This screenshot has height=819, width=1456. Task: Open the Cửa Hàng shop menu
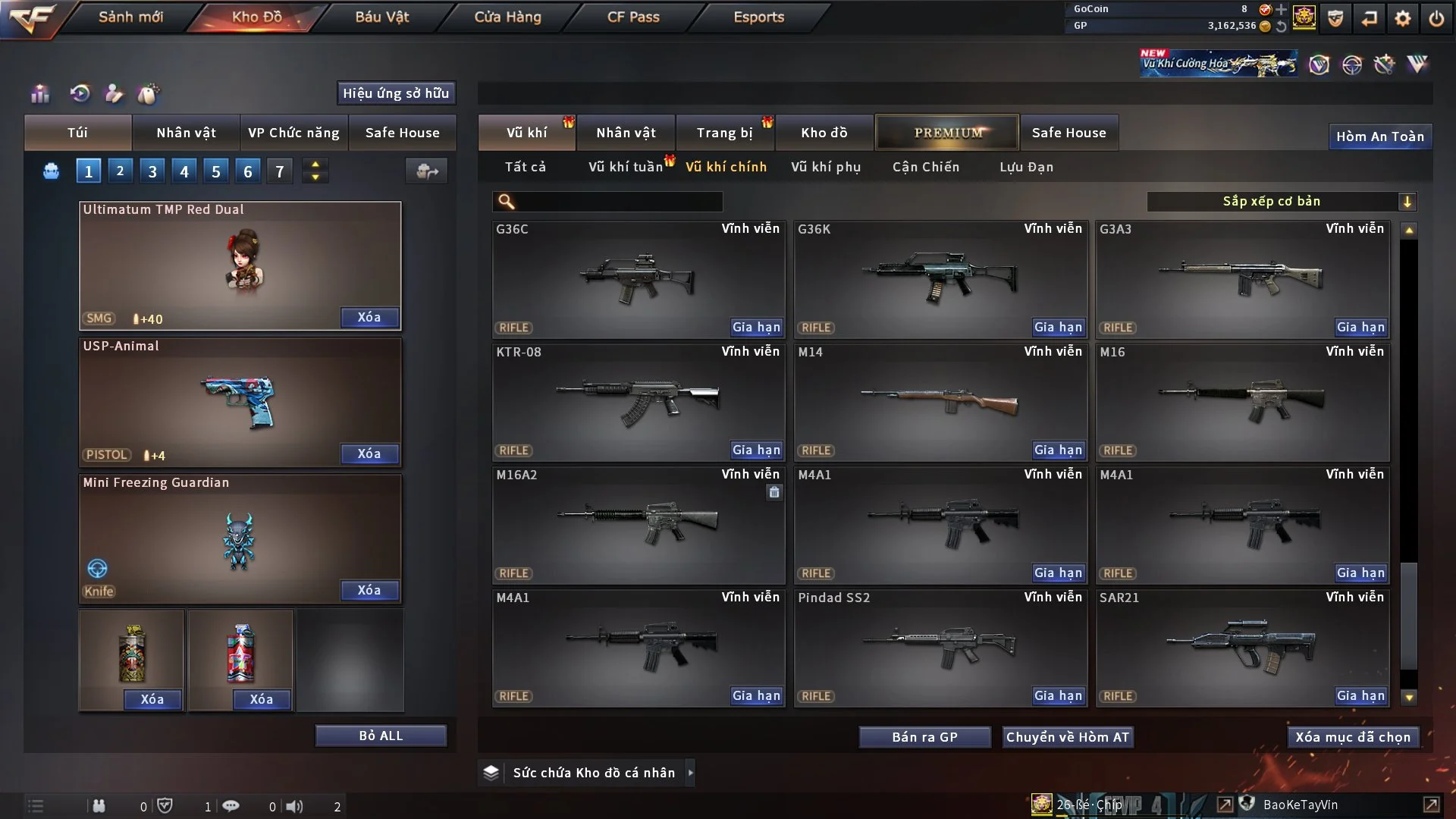click(507, 17)
